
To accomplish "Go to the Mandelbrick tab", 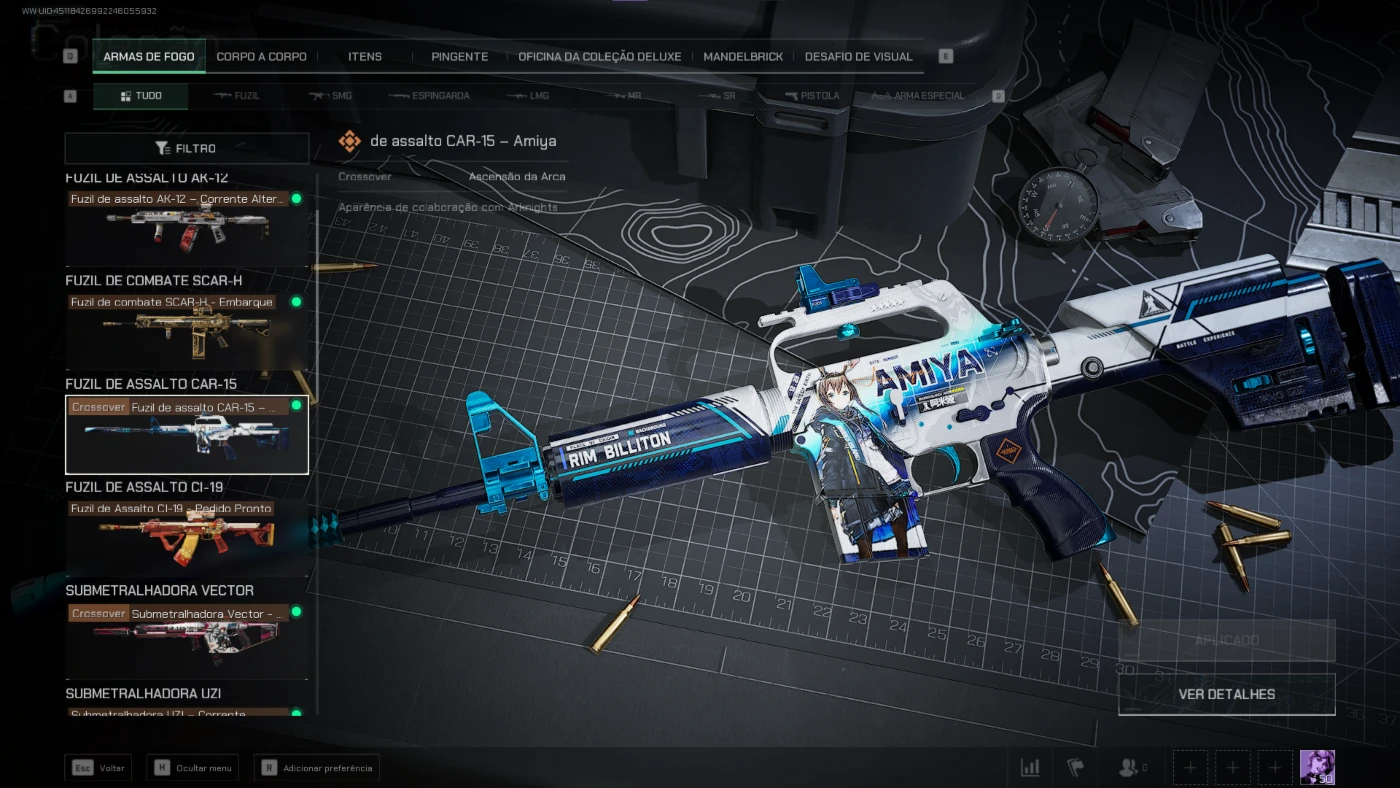I will [743, 57].
